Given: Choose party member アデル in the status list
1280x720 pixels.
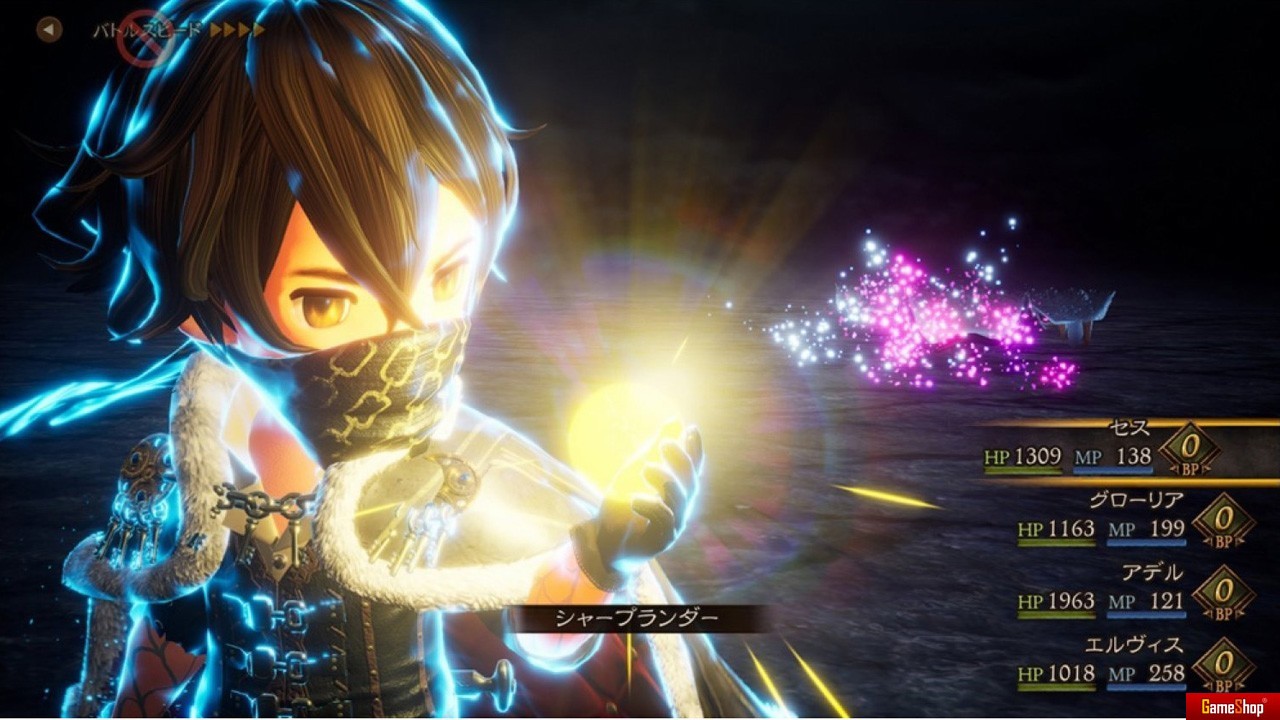Looking at the screenshot, I should pos(1151,573).
